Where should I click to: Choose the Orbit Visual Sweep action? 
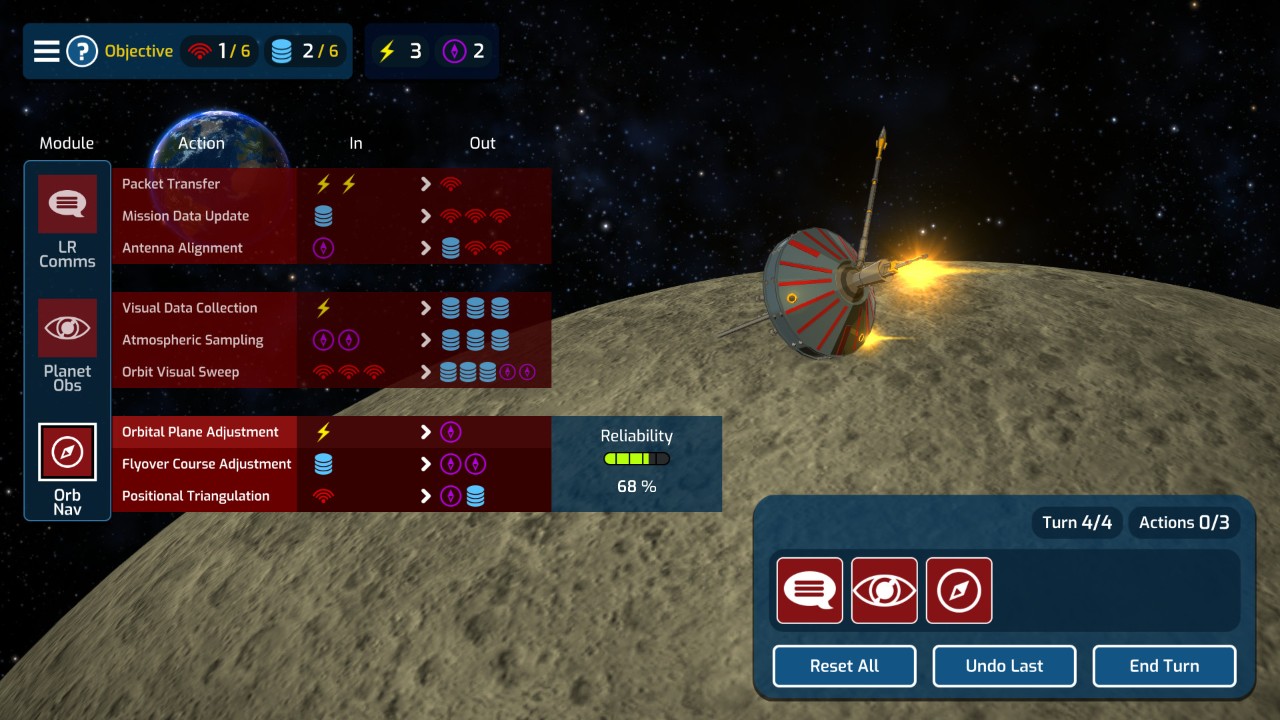pyautogui.click(x=180, y=372)
